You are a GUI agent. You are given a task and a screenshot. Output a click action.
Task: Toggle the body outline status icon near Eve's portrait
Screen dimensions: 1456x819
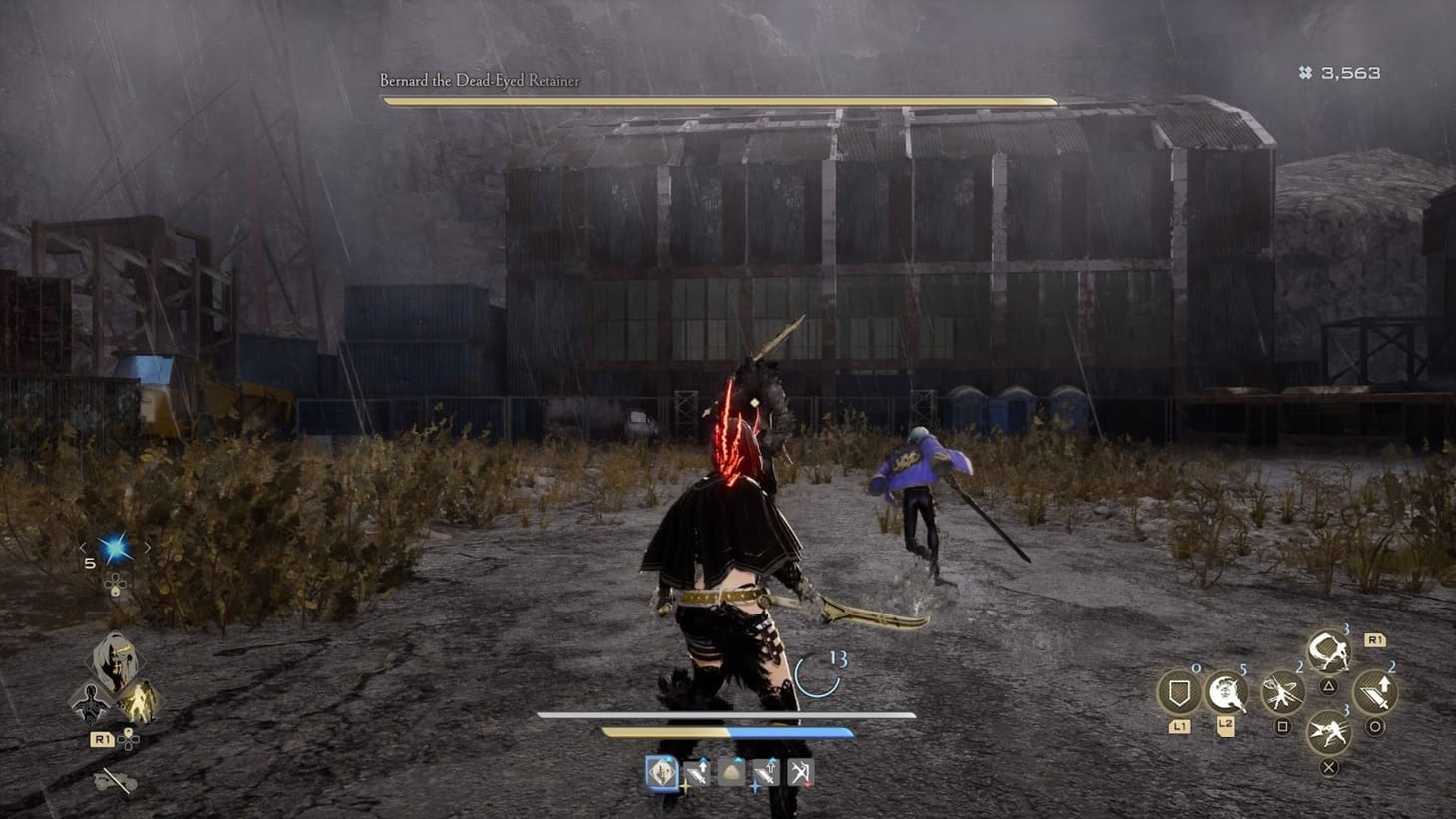point(91,703)
